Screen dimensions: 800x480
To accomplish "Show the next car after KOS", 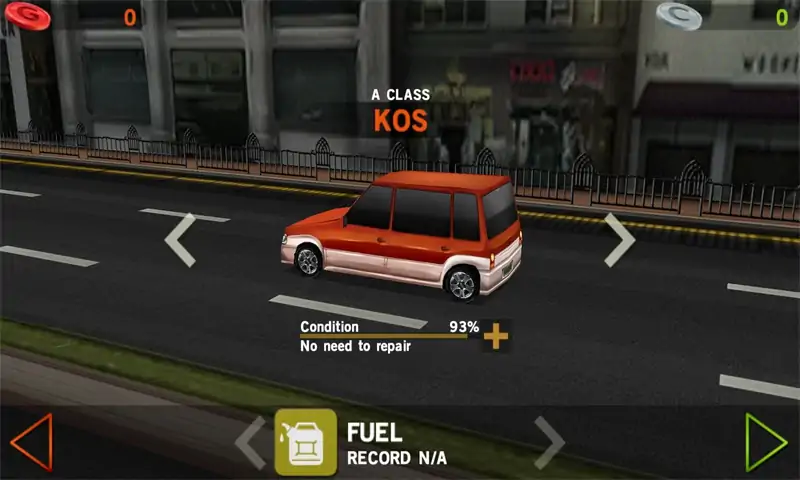I will (x=619, y=240).
